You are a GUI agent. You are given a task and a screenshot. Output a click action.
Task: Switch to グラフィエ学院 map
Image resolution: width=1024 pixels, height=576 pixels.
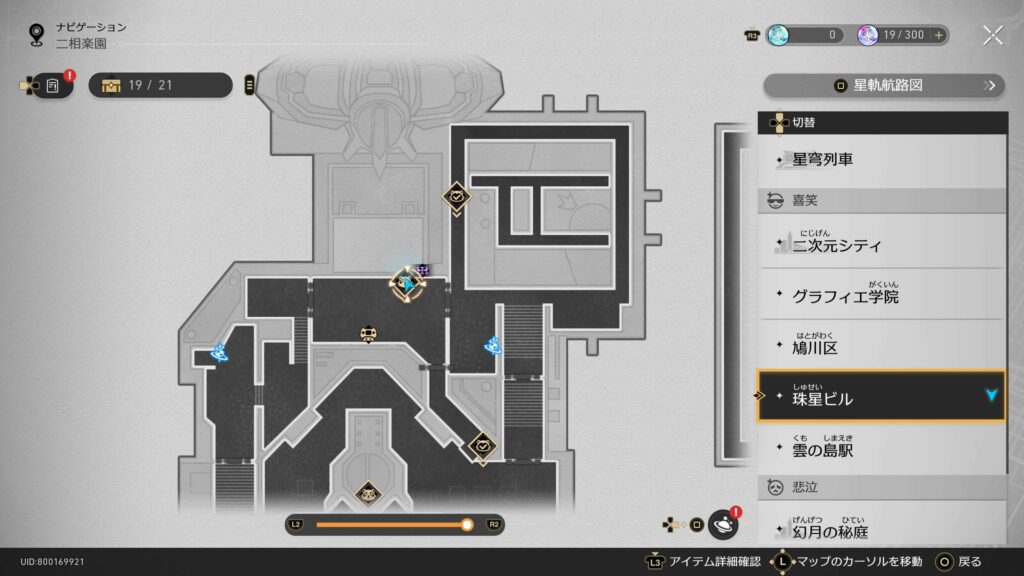click(880, 296)
